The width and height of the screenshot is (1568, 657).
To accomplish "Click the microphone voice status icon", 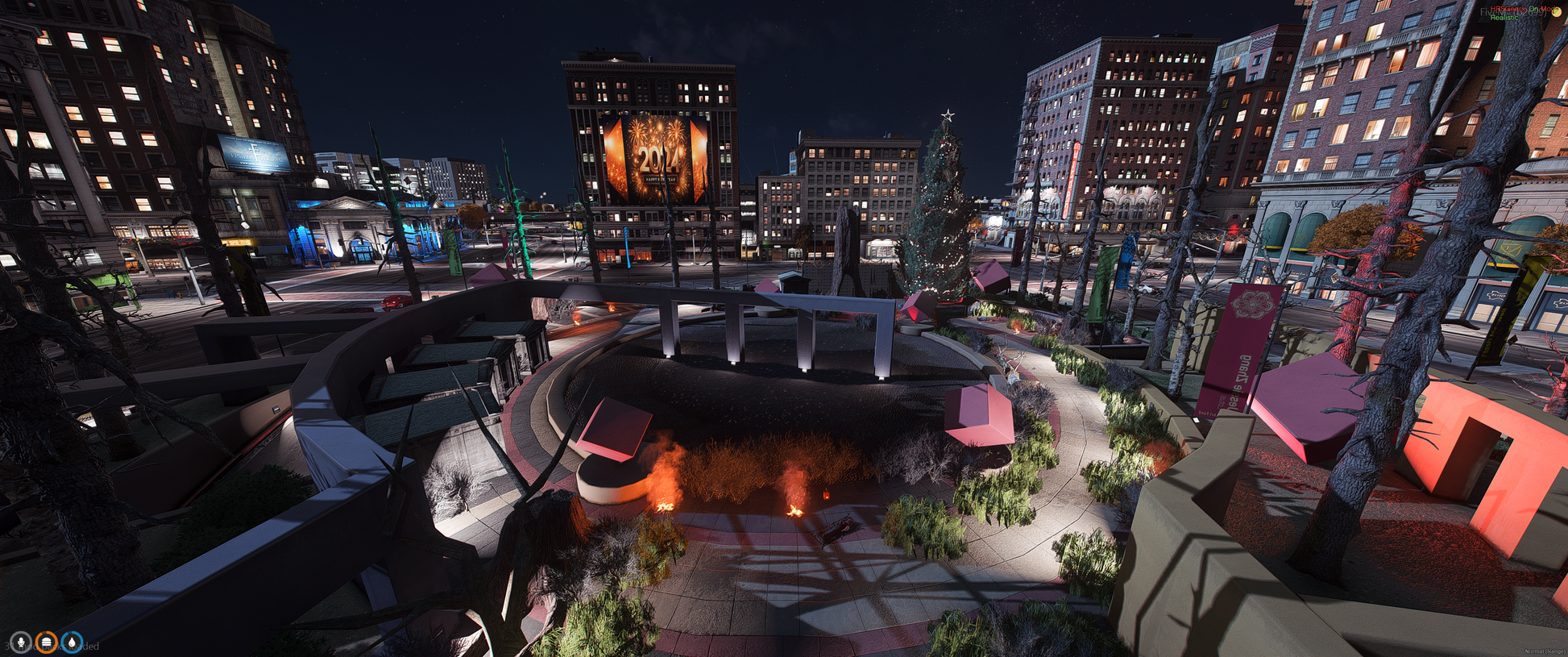I will 21,642.
